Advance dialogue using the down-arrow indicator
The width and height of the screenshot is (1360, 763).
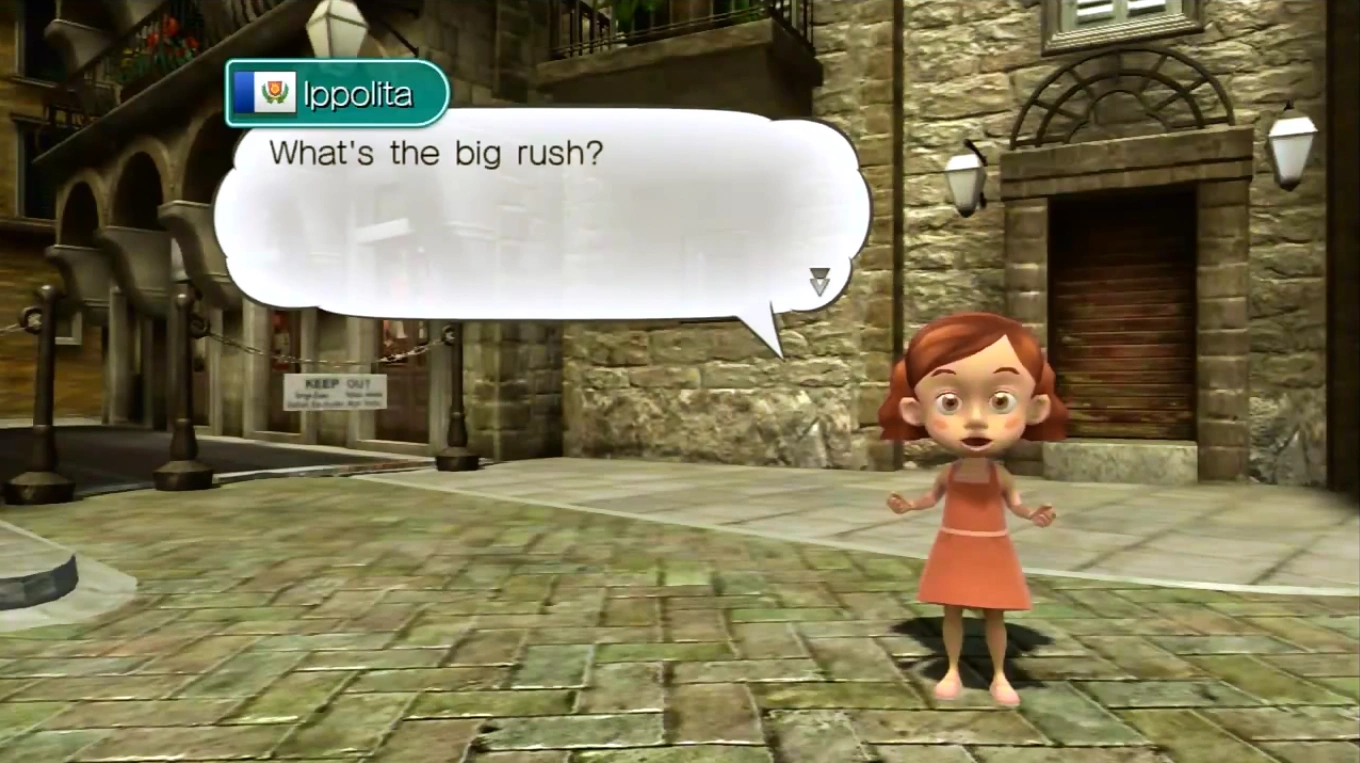pos(819,282)
